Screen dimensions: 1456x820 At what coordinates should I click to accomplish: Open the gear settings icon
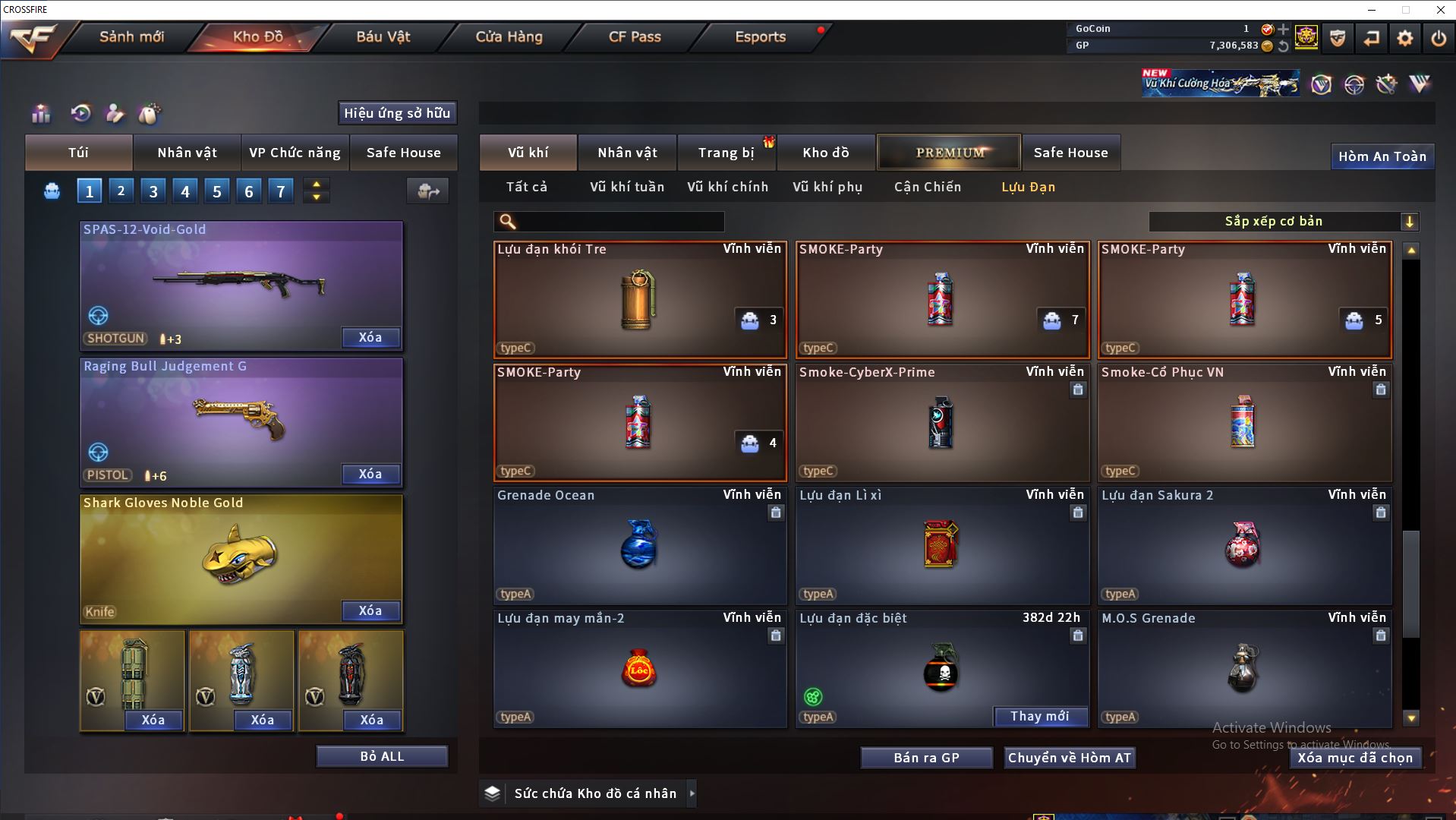click(x=1404, y=38)
